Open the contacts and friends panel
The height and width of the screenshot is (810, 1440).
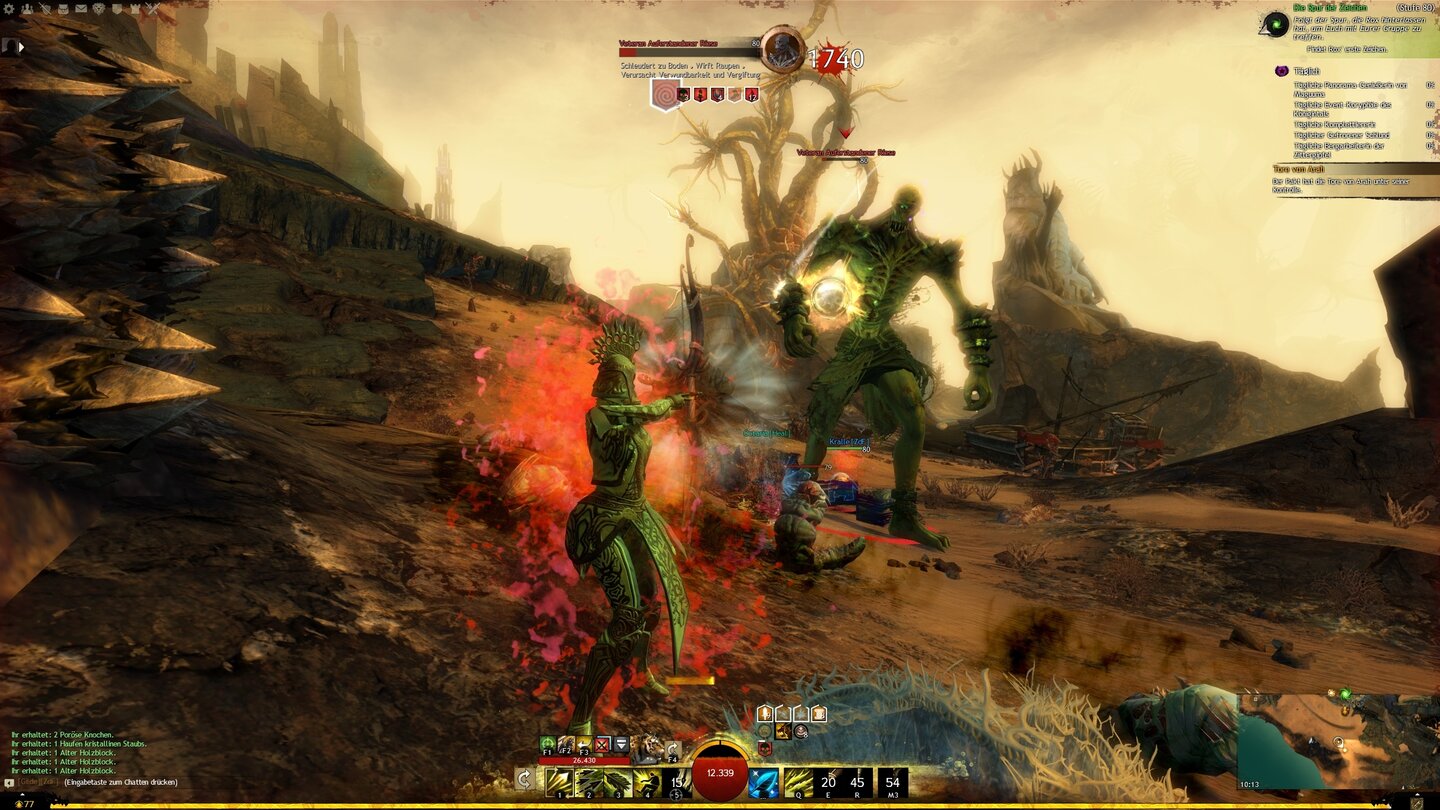tap(27, 9)
